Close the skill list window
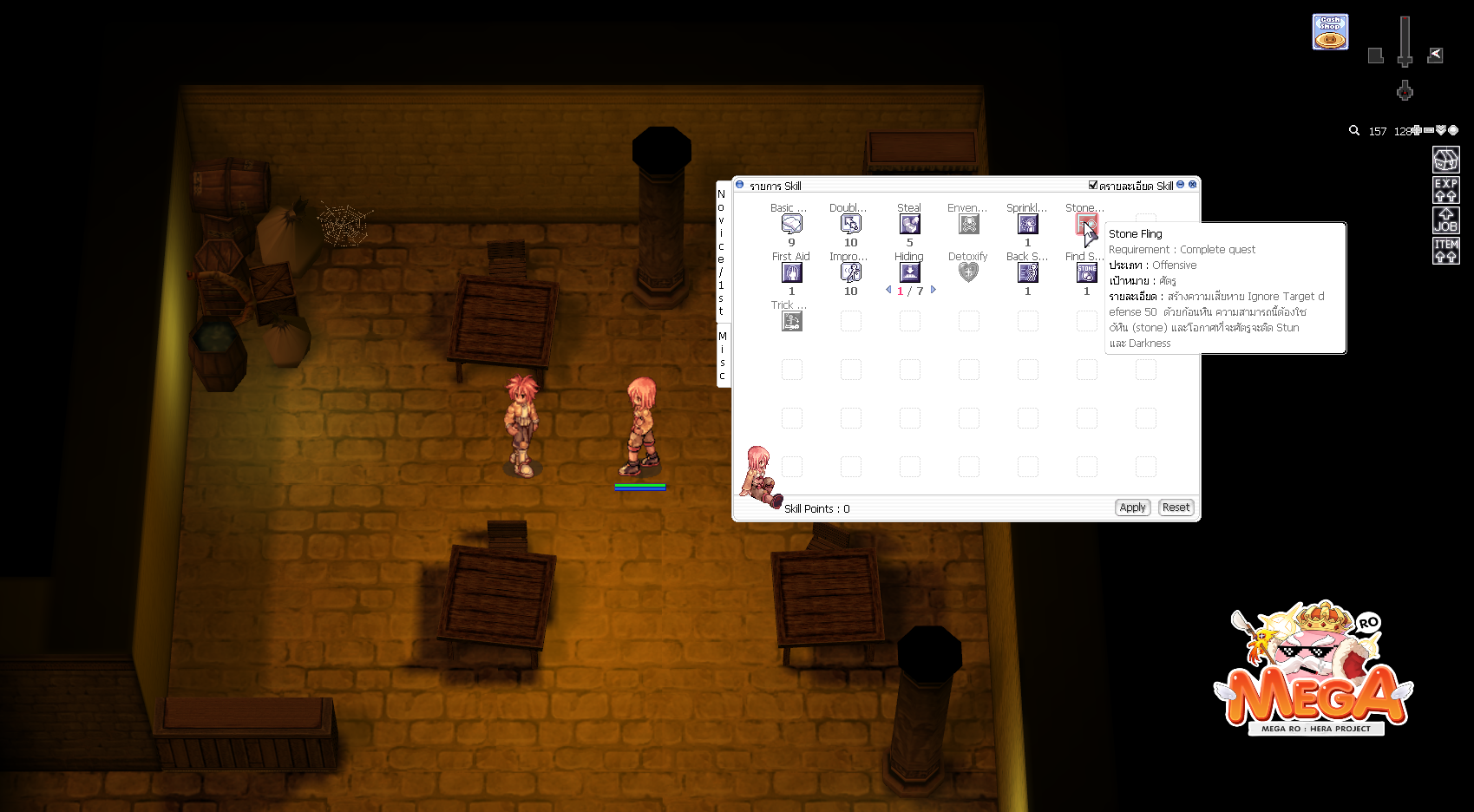The image size is (1474, 812). (1193, 185)
